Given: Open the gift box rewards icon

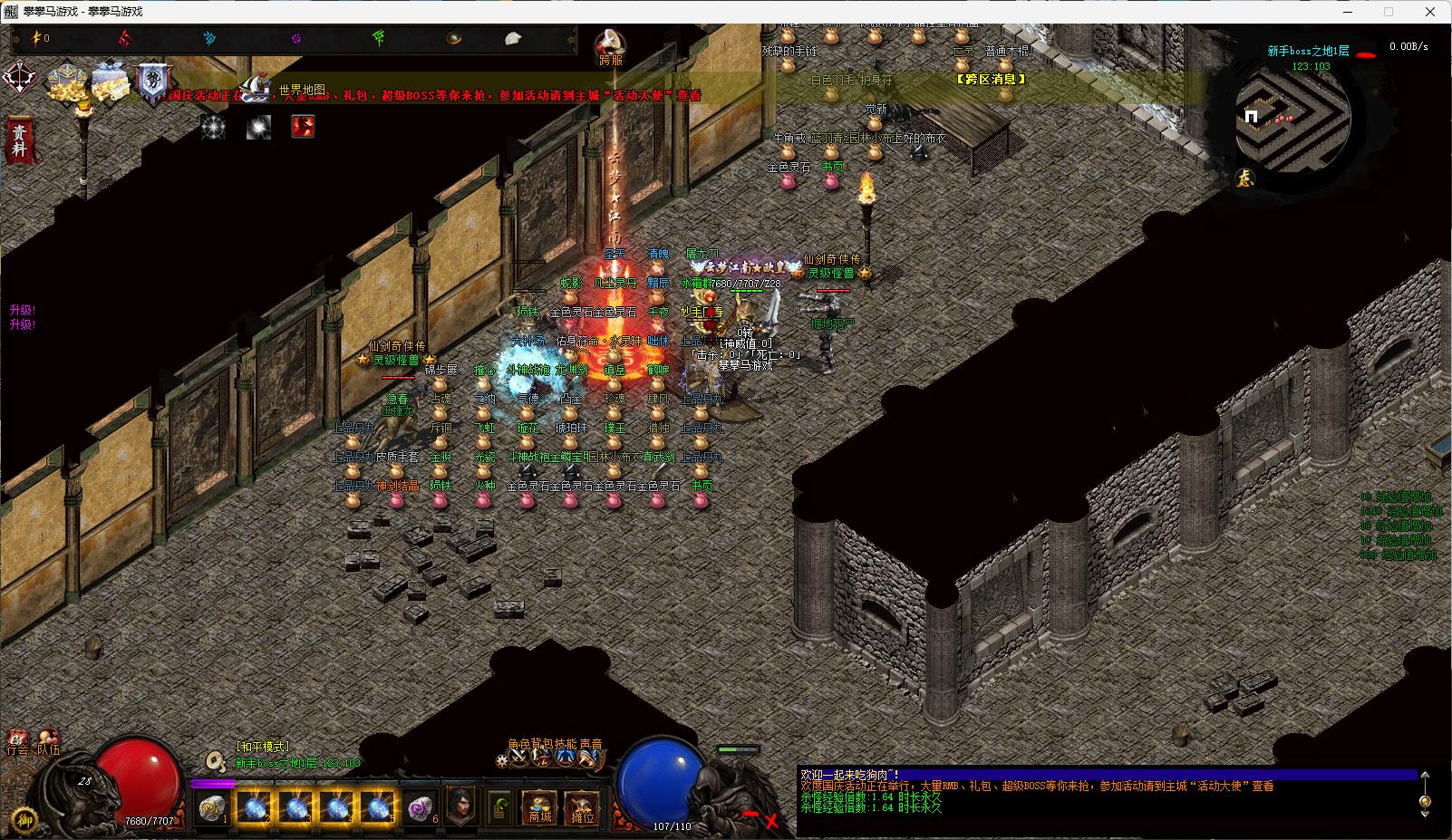Looking at the screenshot, I should pyautogui.click(x=111, y=81).
